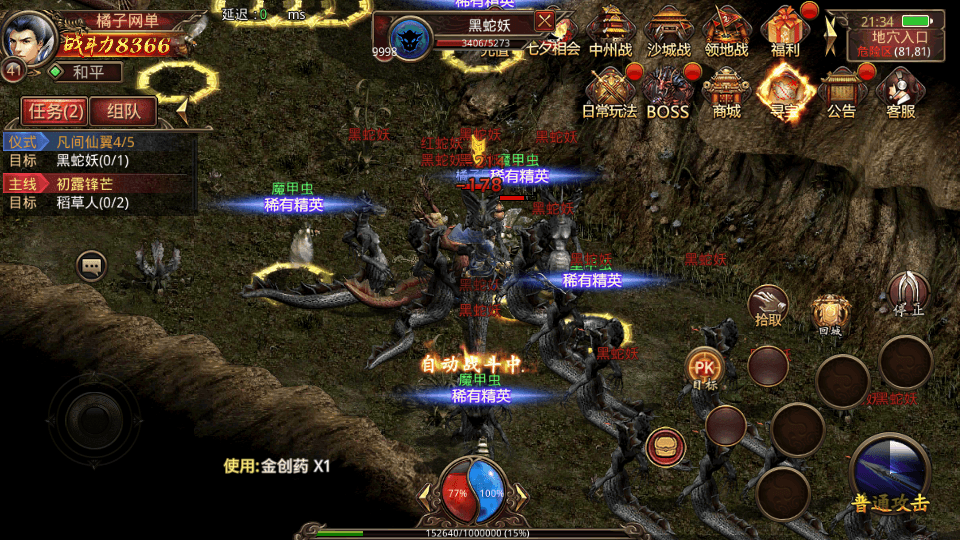Open the 沙城战 event icon

click(668, 33)
